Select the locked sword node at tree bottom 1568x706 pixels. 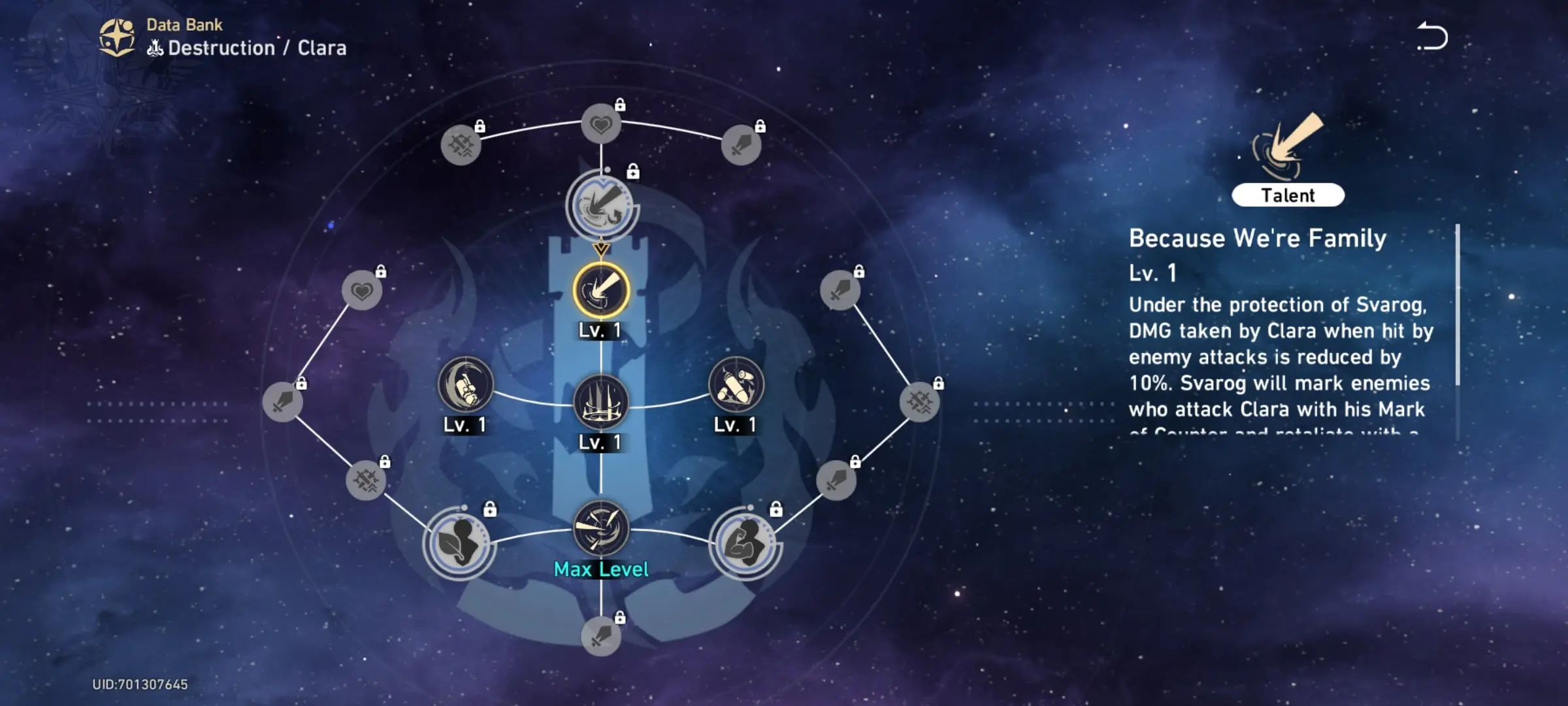[601, 635]
